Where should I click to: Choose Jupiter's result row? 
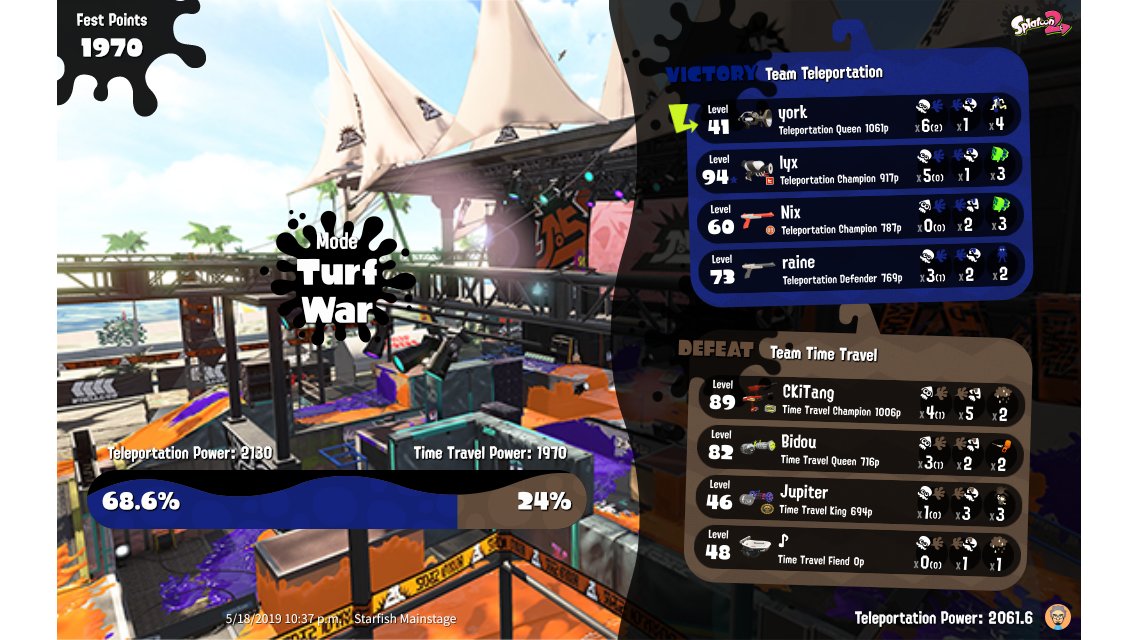[860, 499]
